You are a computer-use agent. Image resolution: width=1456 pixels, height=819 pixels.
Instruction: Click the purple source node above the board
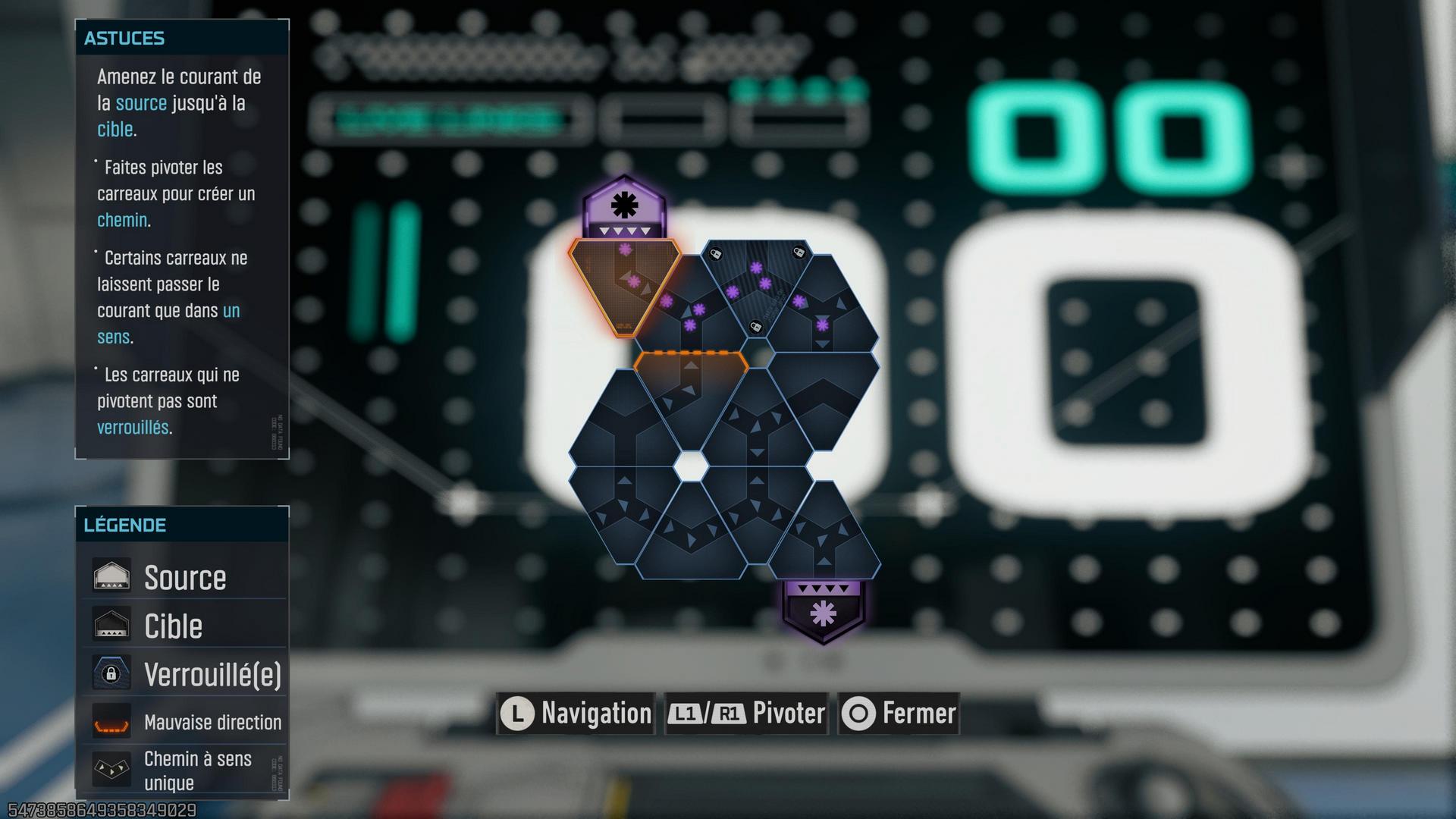pyautogui.click(x=624, y=207)
